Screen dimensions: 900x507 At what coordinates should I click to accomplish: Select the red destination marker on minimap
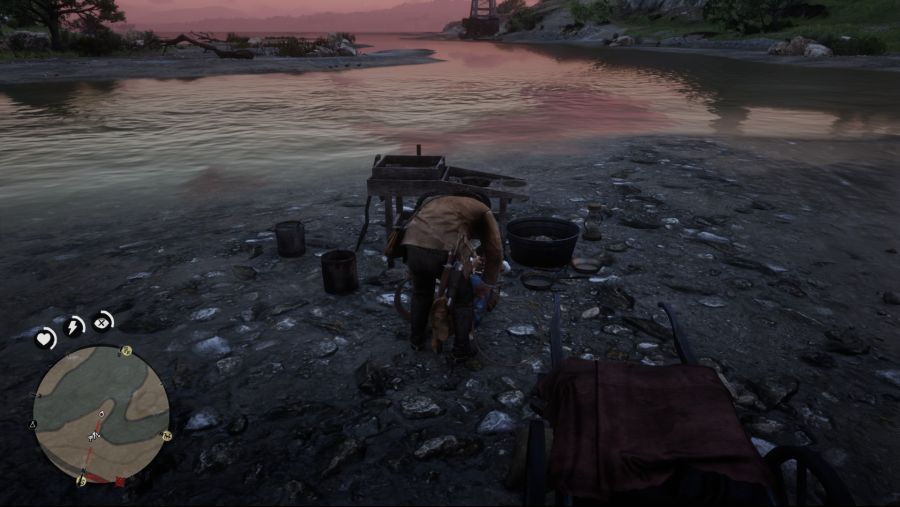120,482
